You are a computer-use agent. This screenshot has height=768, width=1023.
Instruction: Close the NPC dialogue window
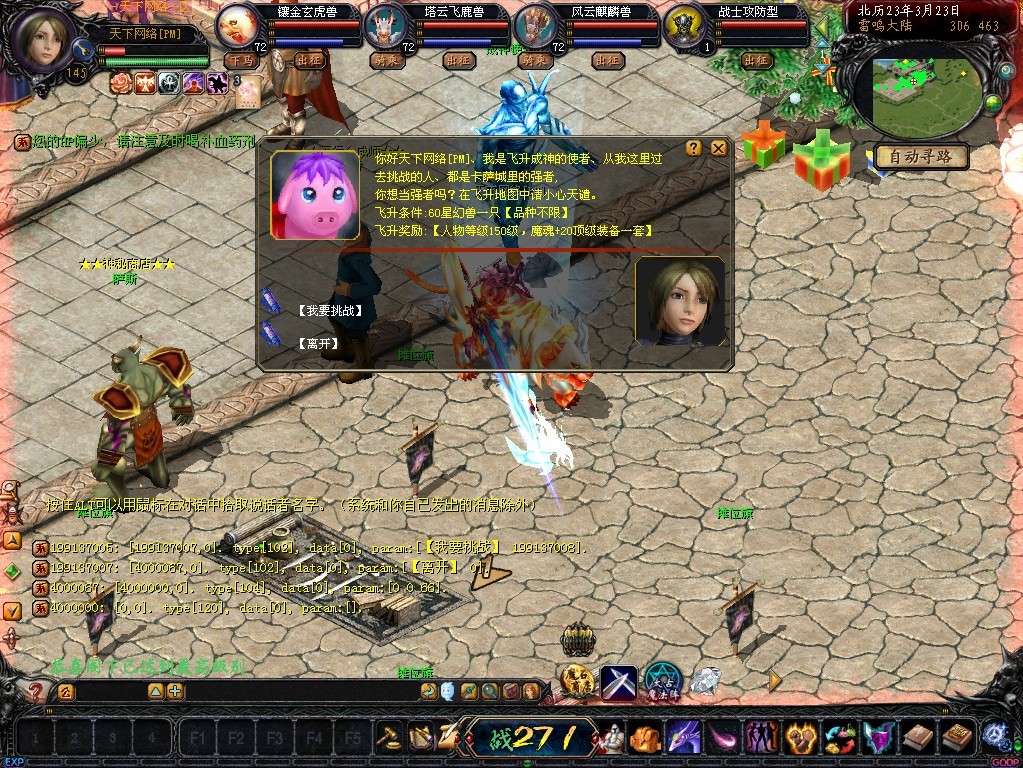pos(719,148)
